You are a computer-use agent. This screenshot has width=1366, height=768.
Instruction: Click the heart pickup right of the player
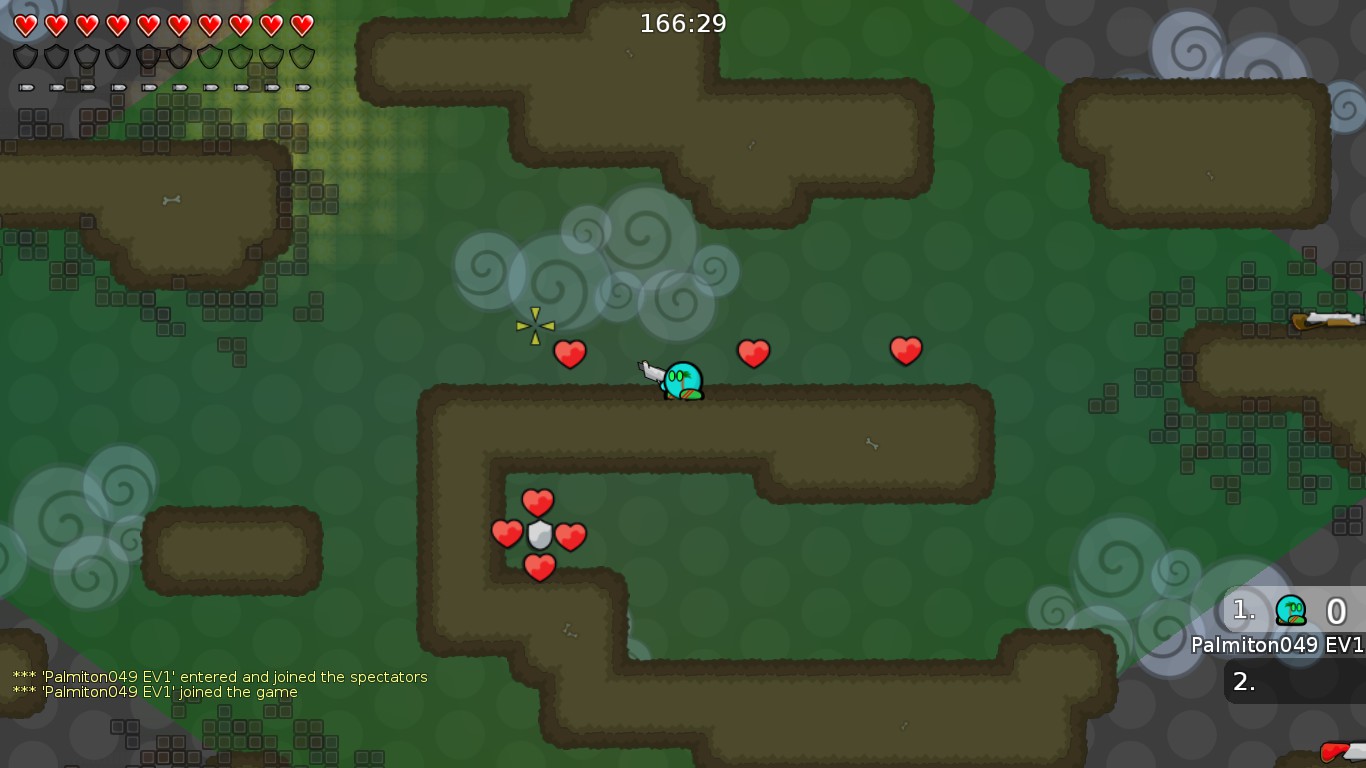[x=754, y=351]
